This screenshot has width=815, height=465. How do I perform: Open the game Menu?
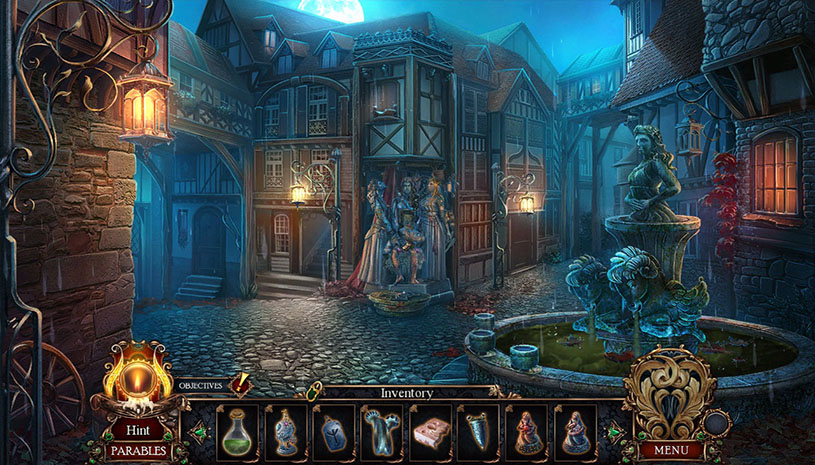tap(670, 450)
